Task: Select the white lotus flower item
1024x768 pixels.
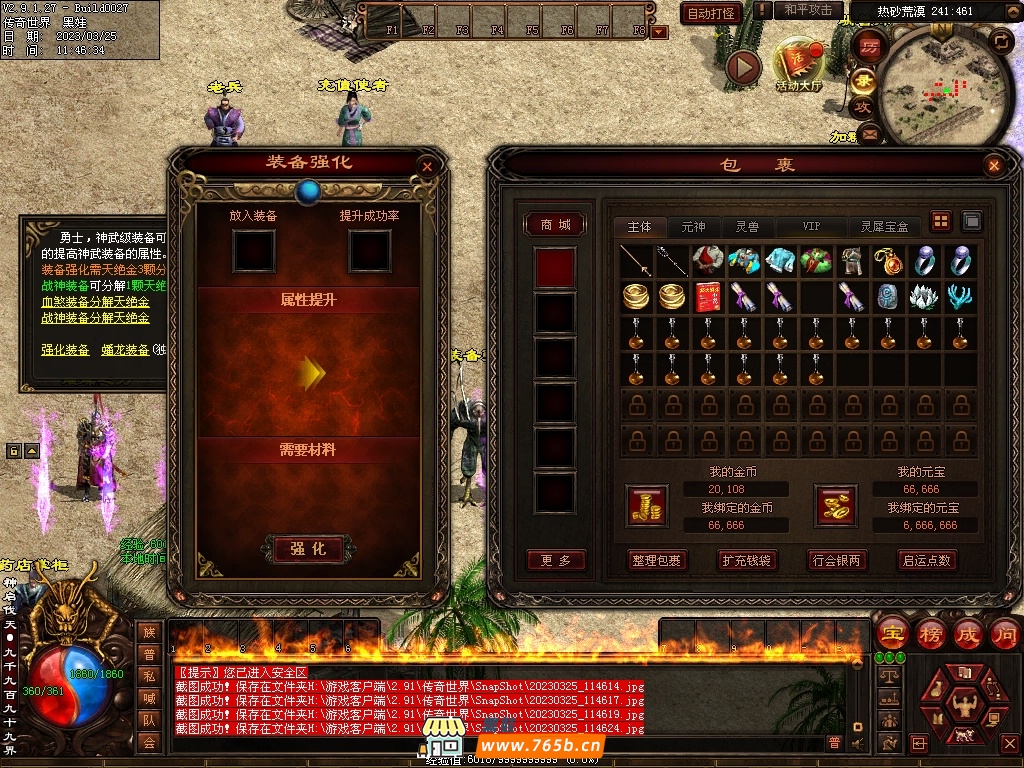Action: coord(924,297)
